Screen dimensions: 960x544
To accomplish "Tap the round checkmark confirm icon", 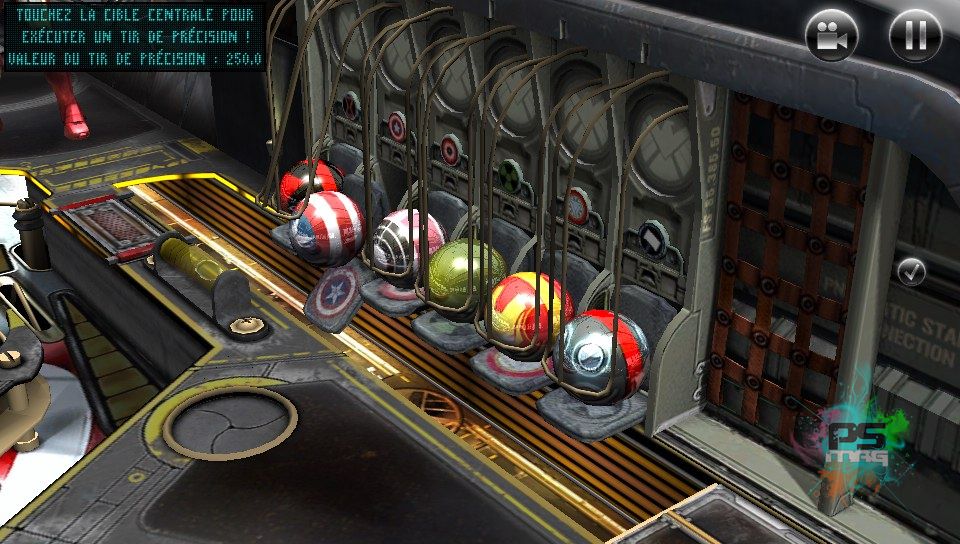I will tap(911, 271).
